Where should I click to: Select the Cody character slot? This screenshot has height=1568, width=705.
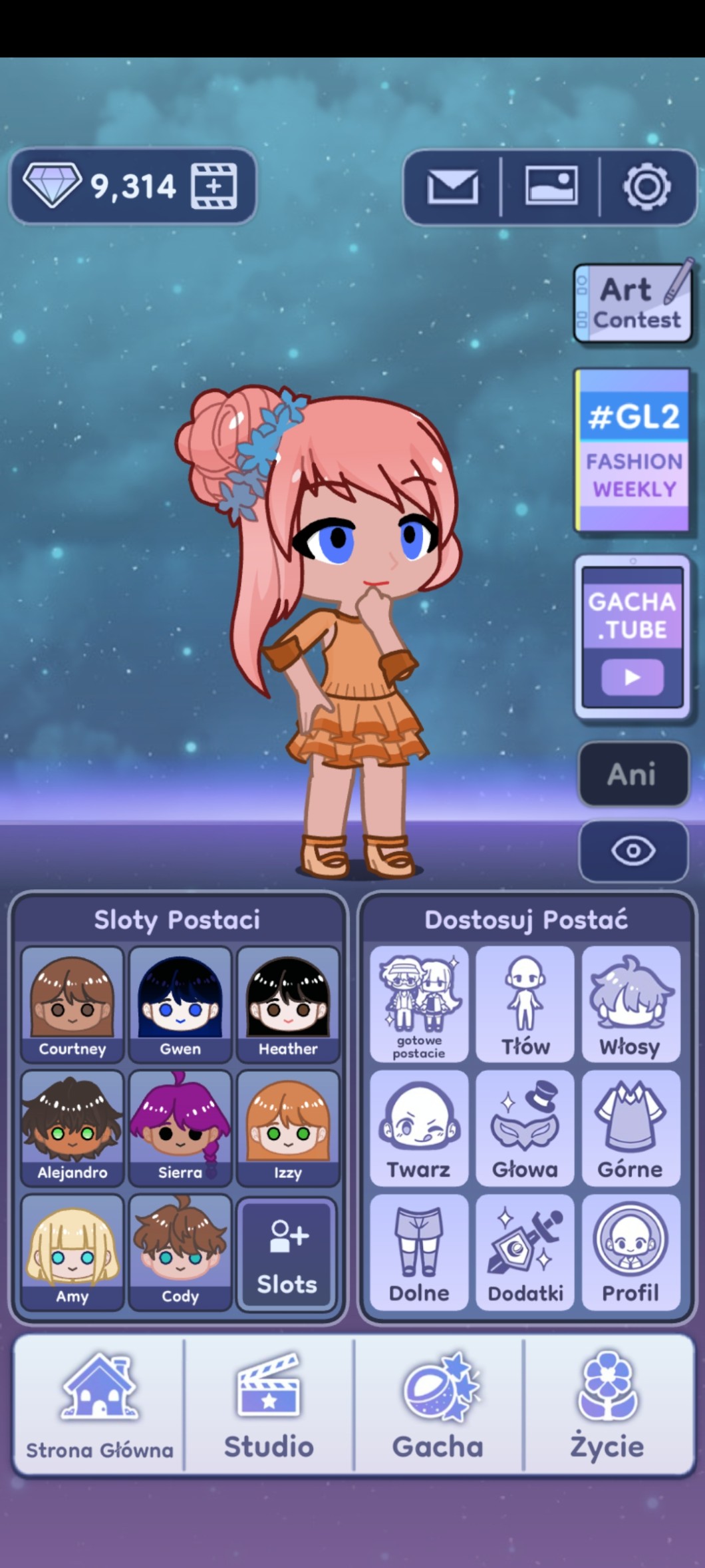(180, 1251)
